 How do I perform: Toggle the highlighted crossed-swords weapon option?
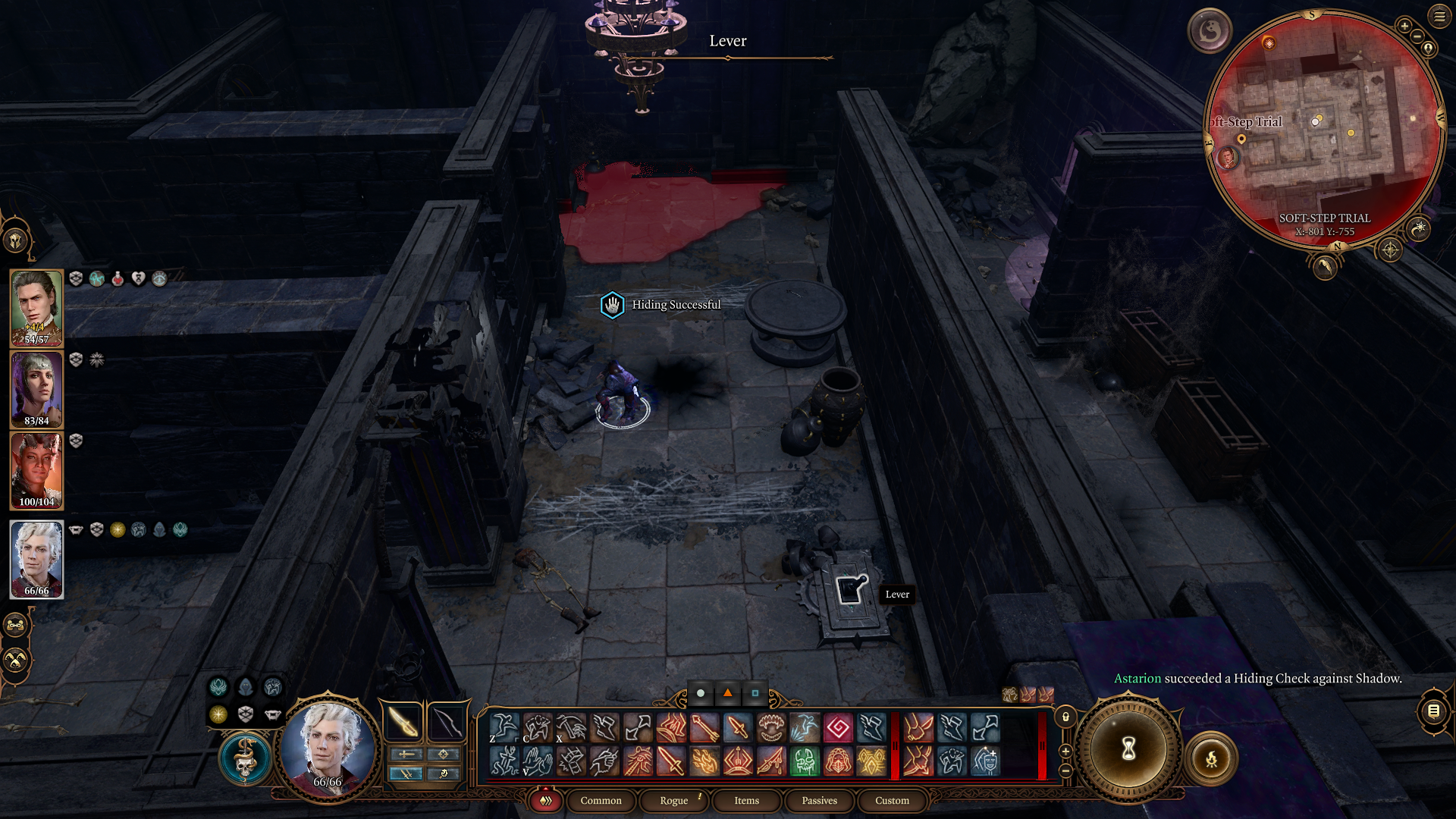coord(407,774)
